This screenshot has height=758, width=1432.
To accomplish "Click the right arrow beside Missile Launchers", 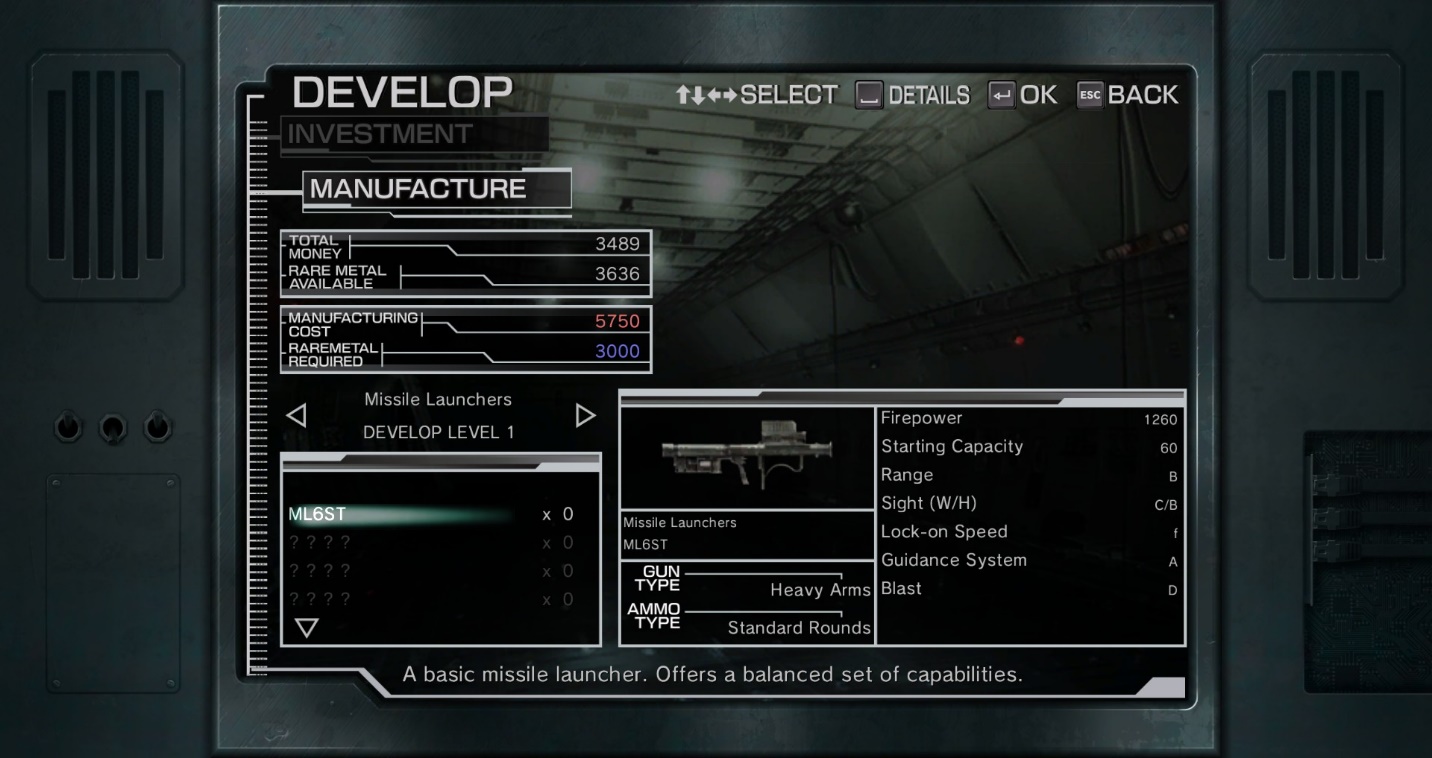I will pos(585,415).
